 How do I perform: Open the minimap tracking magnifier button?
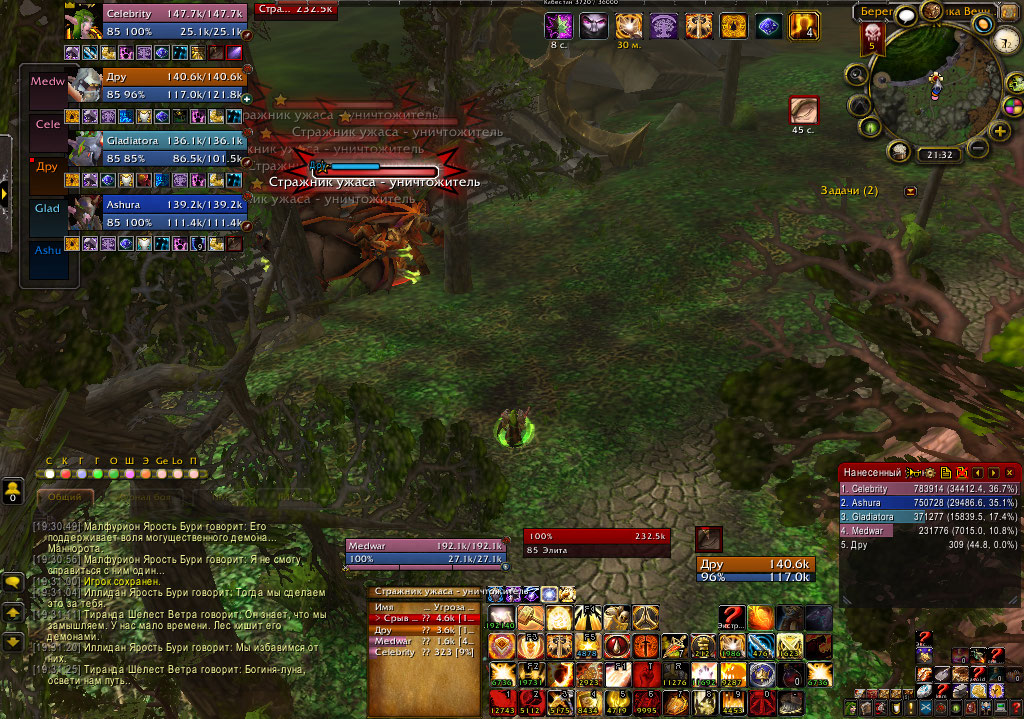(857, 74)
